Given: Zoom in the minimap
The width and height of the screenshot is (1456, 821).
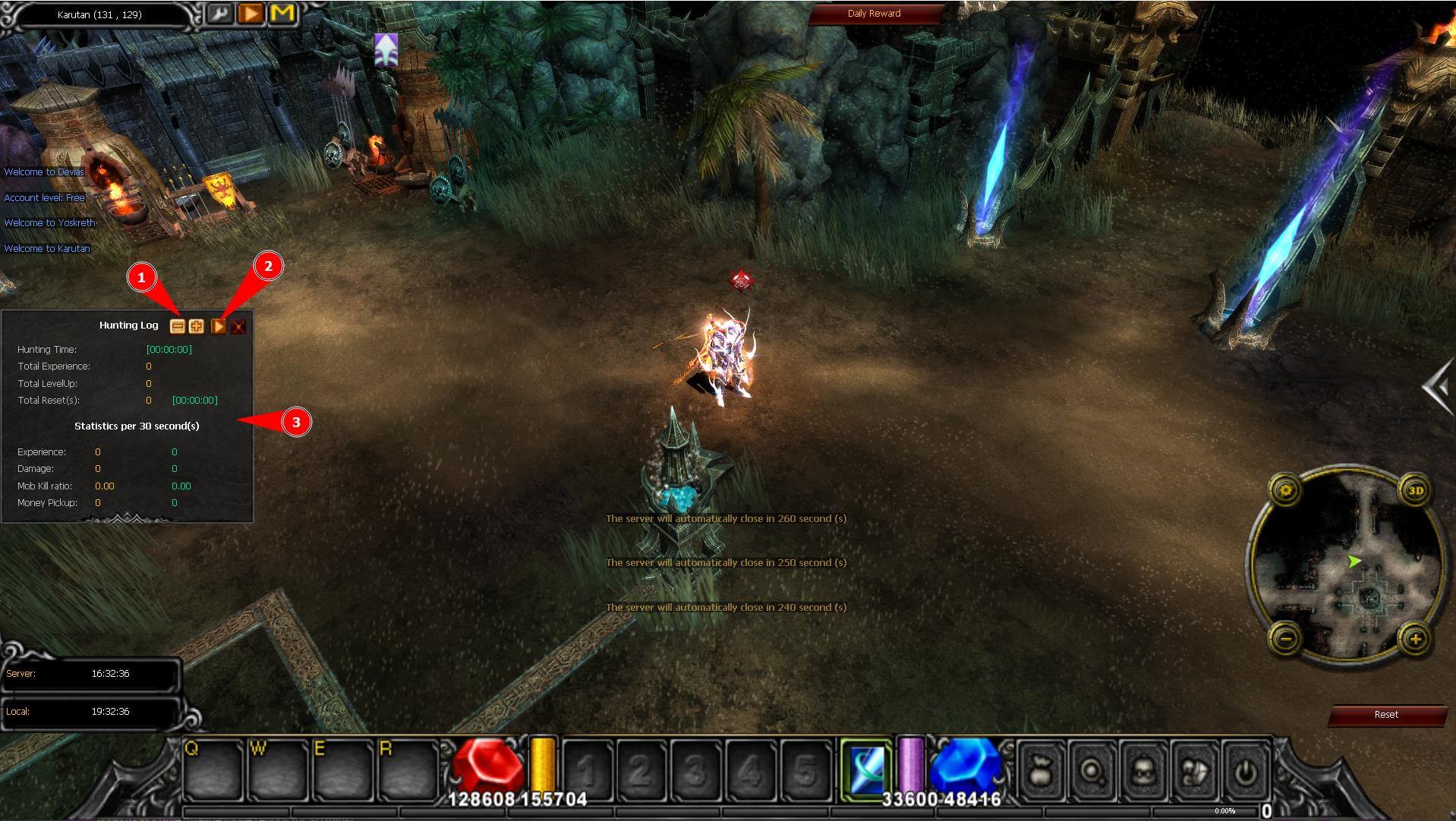Looking at the screenshot, I should pos(1415,639).
